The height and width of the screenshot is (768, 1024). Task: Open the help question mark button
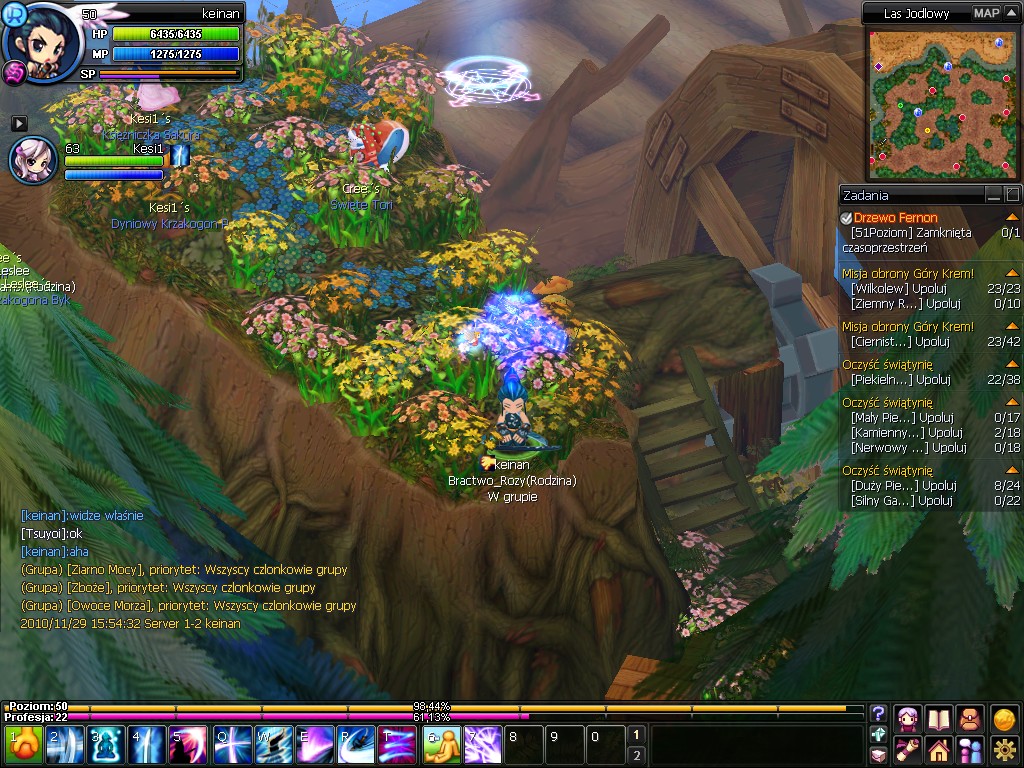878,713
